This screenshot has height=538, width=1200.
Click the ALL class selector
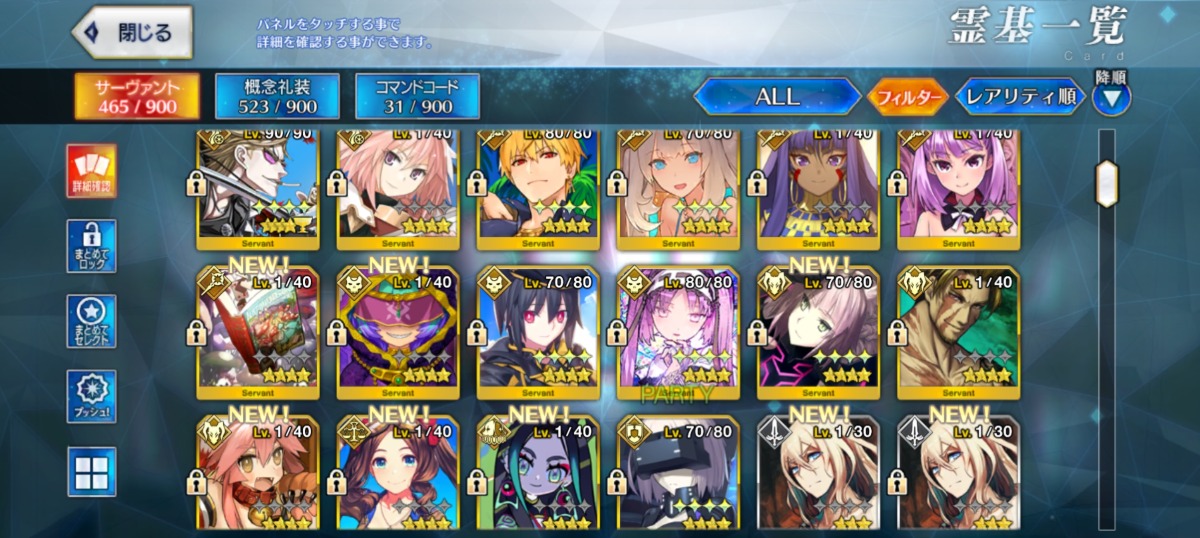[777, 97]
